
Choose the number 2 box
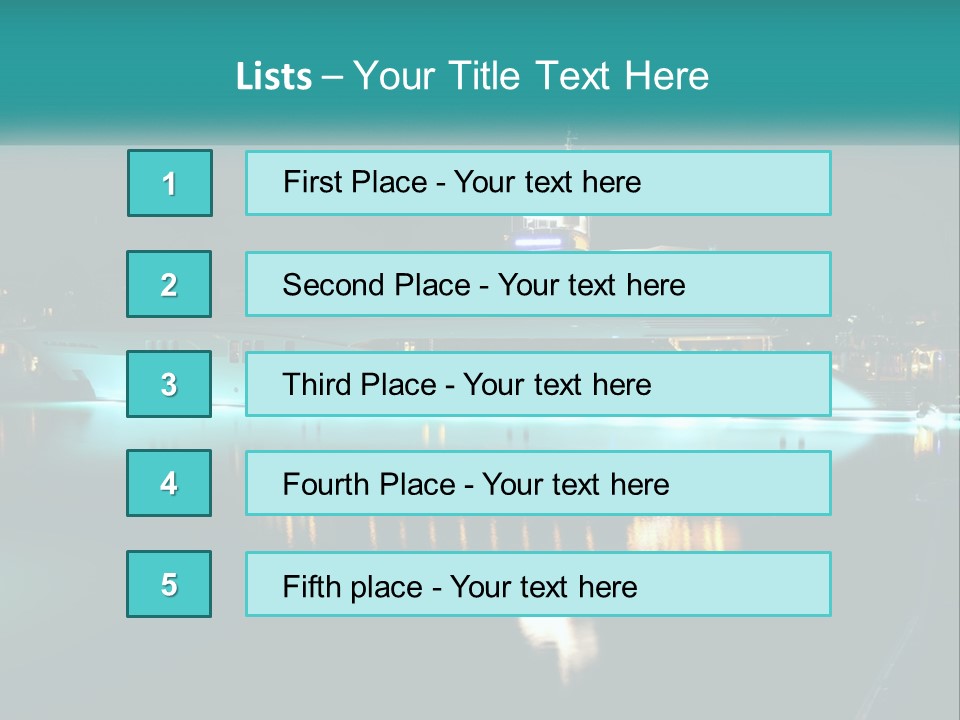169,284
